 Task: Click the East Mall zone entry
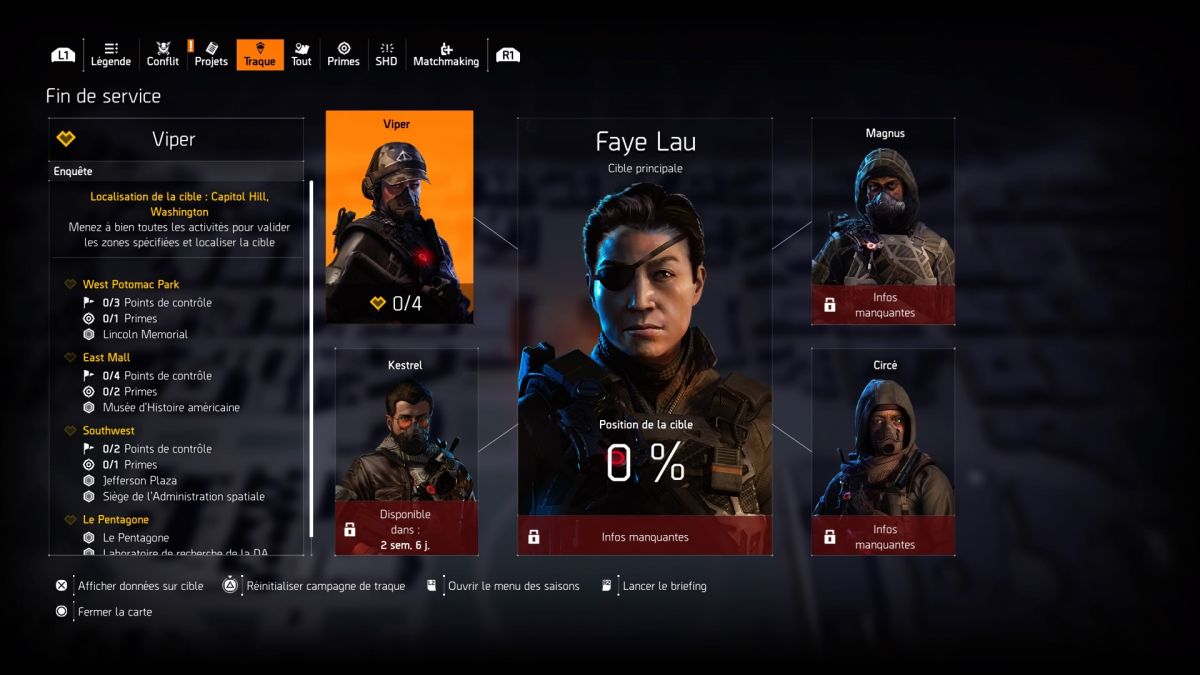[106, 358]
